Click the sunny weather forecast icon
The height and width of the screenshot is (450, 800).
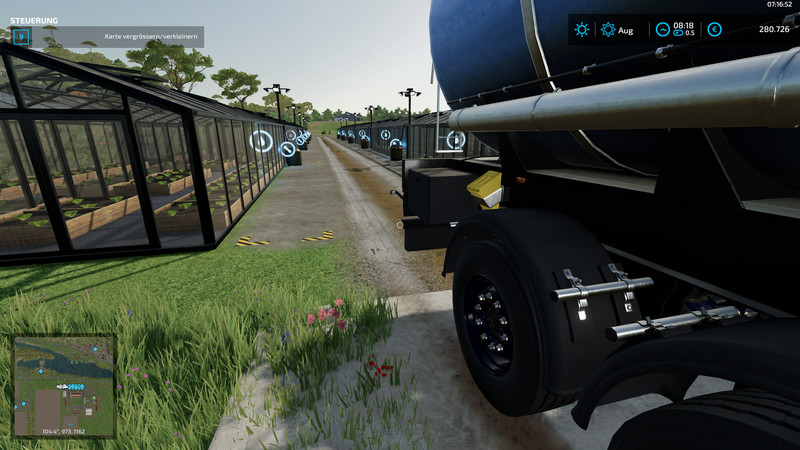click(581, 30)
